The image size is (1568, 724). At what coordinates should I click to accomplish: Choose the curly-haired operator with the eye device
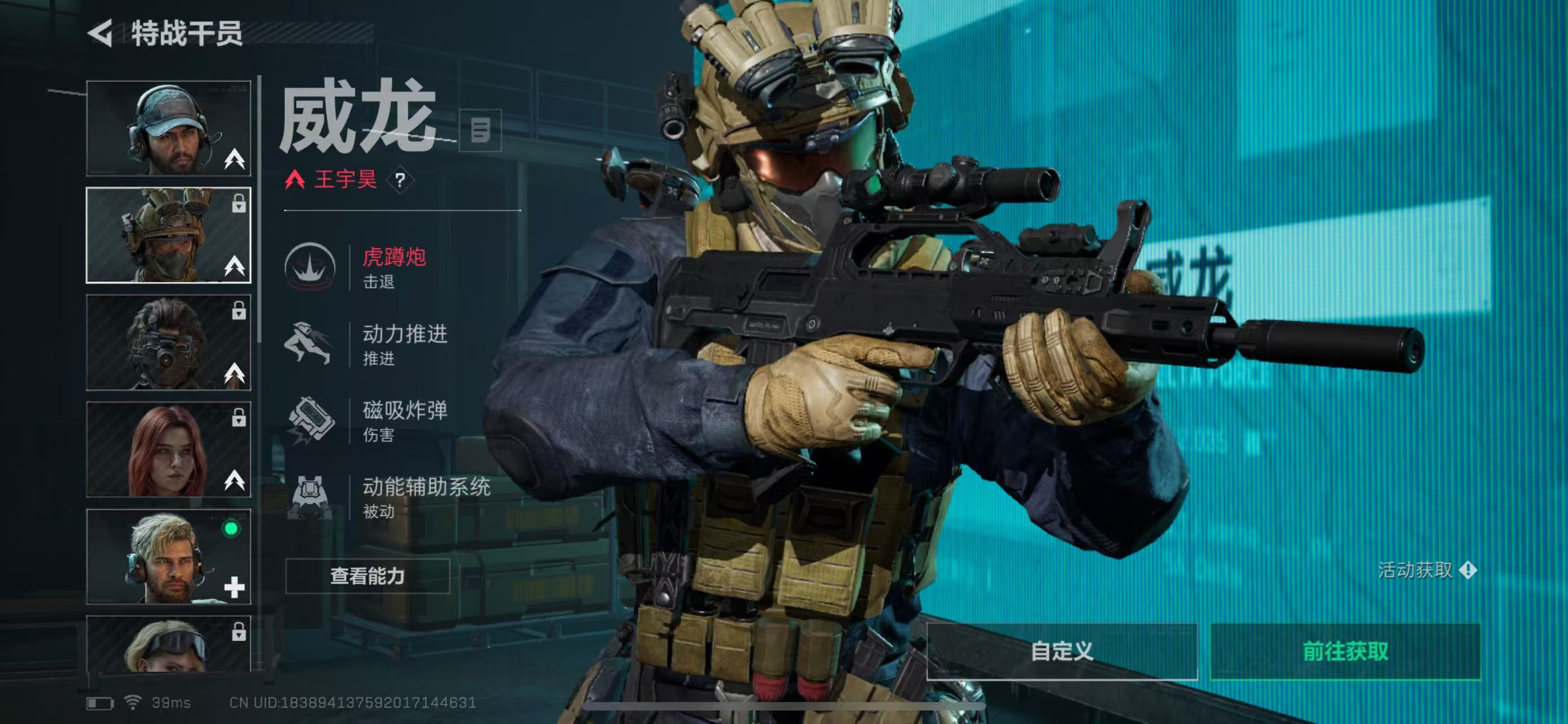[168, 342]
